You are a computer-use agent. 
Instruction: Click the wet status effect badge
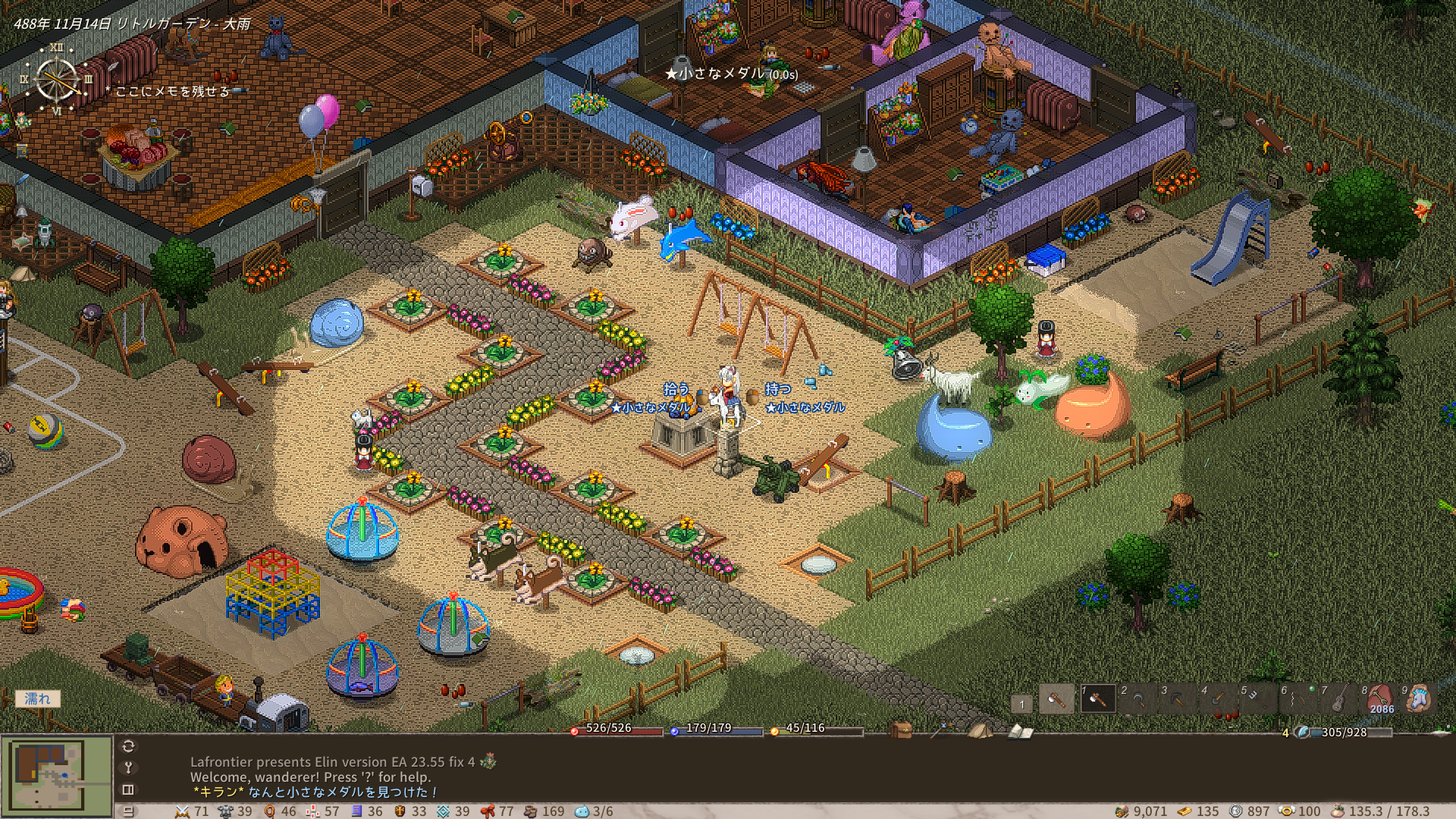click(x=37, y=698)
